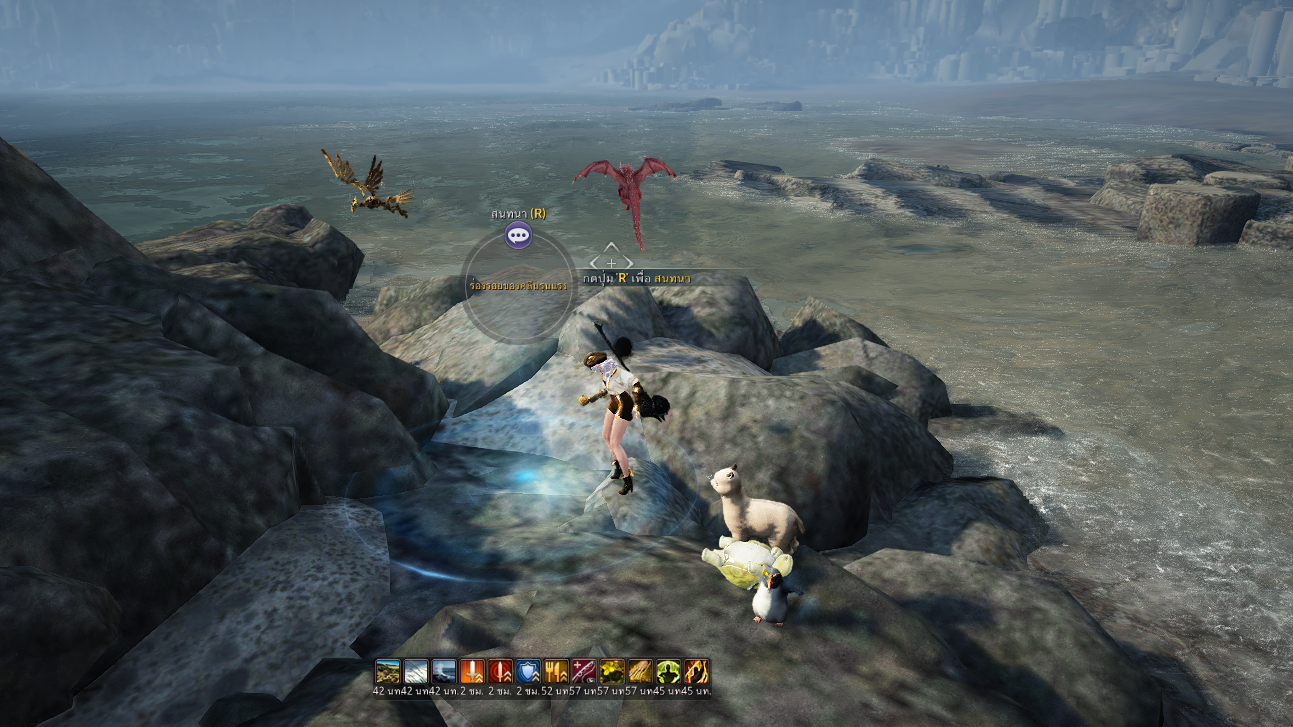Select the orange sword attack buff icon
This screenshot has height=727, width=1293.
[472, 671]
